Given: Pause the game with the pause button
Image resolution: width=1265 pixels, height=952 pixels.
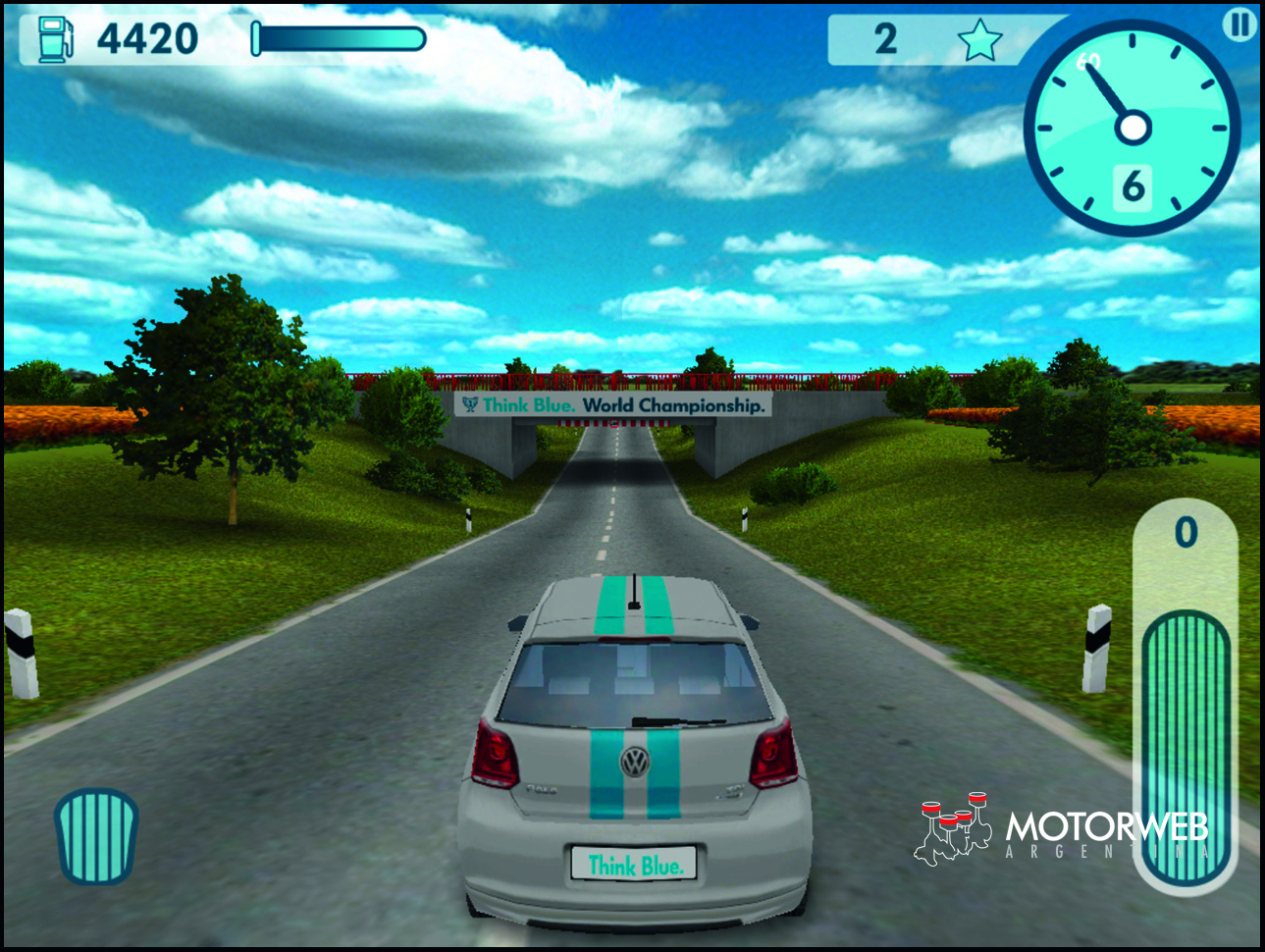Looking at the screenshot, I should pos(1239,25).
